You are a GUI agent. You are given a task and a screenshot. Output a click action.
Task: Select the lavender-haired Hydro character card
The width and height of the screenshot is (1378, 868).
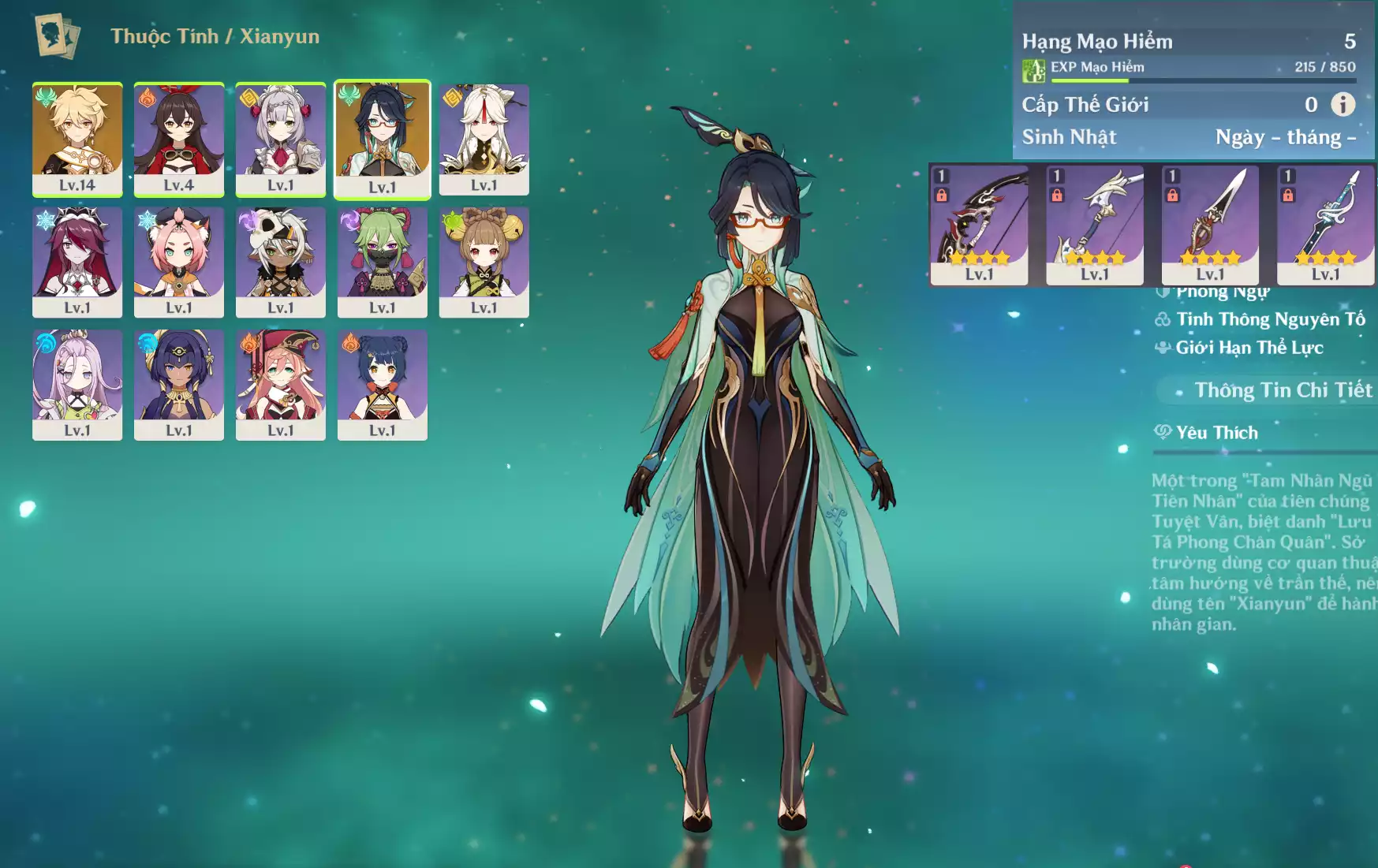pos(77,385)
